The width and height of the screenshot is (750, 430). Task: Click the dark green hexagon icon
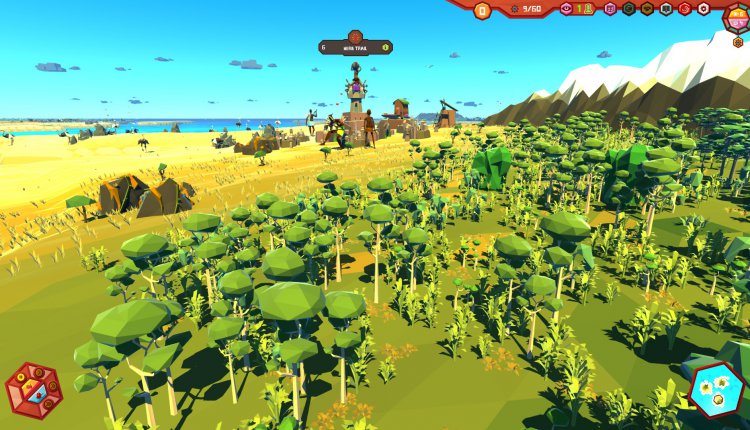point(629,8)
